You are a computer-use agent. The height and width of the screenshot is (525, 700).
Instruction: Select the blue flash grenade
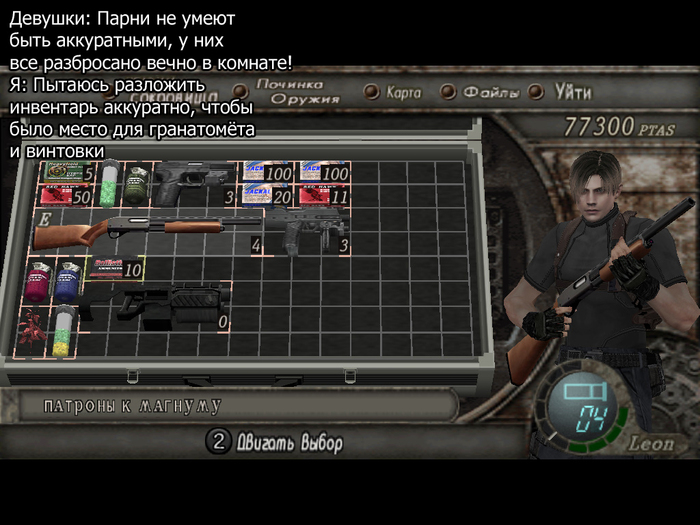pos(68,280)
